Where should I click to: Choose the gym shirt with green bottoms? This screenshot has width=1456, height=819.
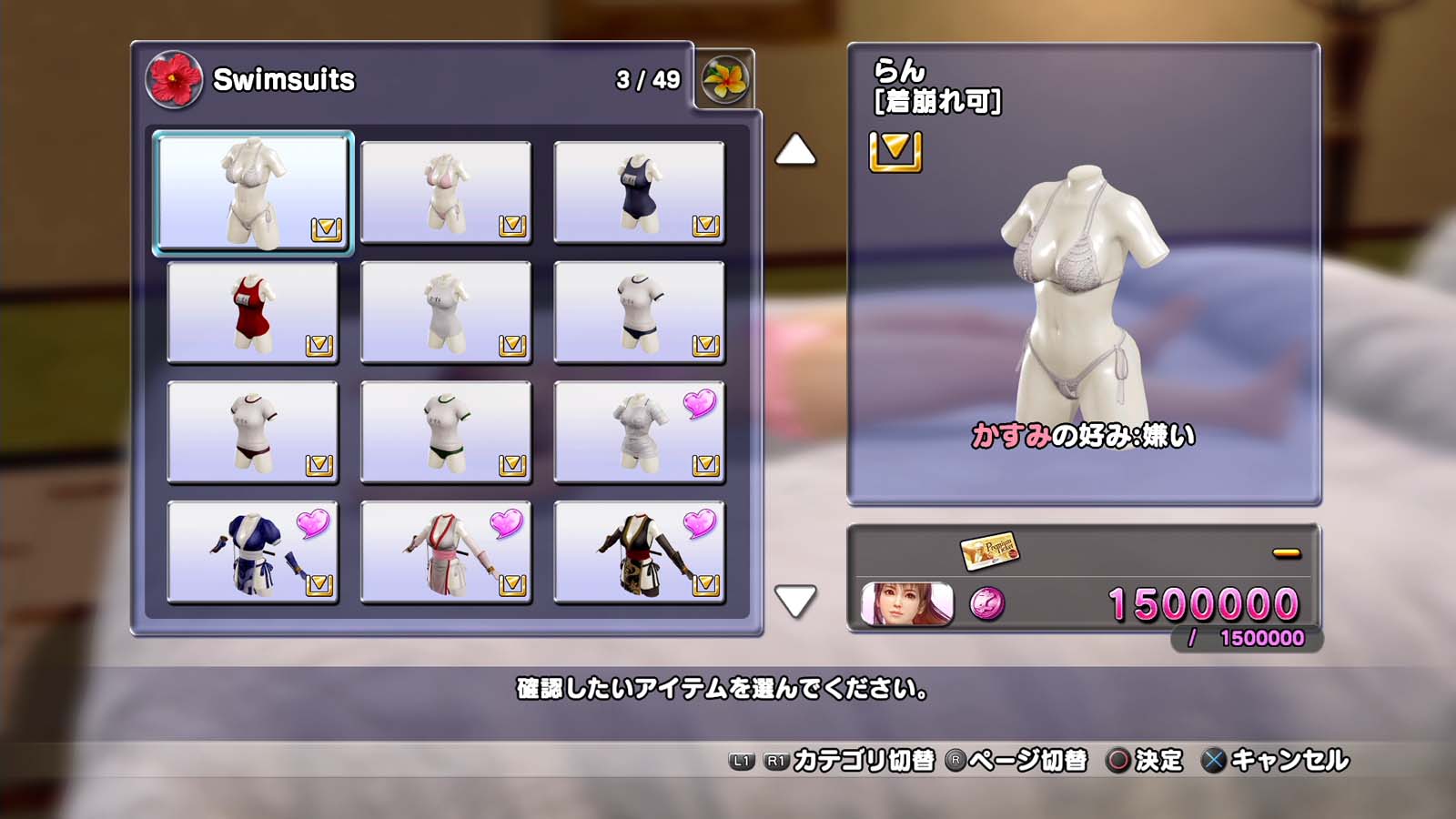(x=446, y=432)
